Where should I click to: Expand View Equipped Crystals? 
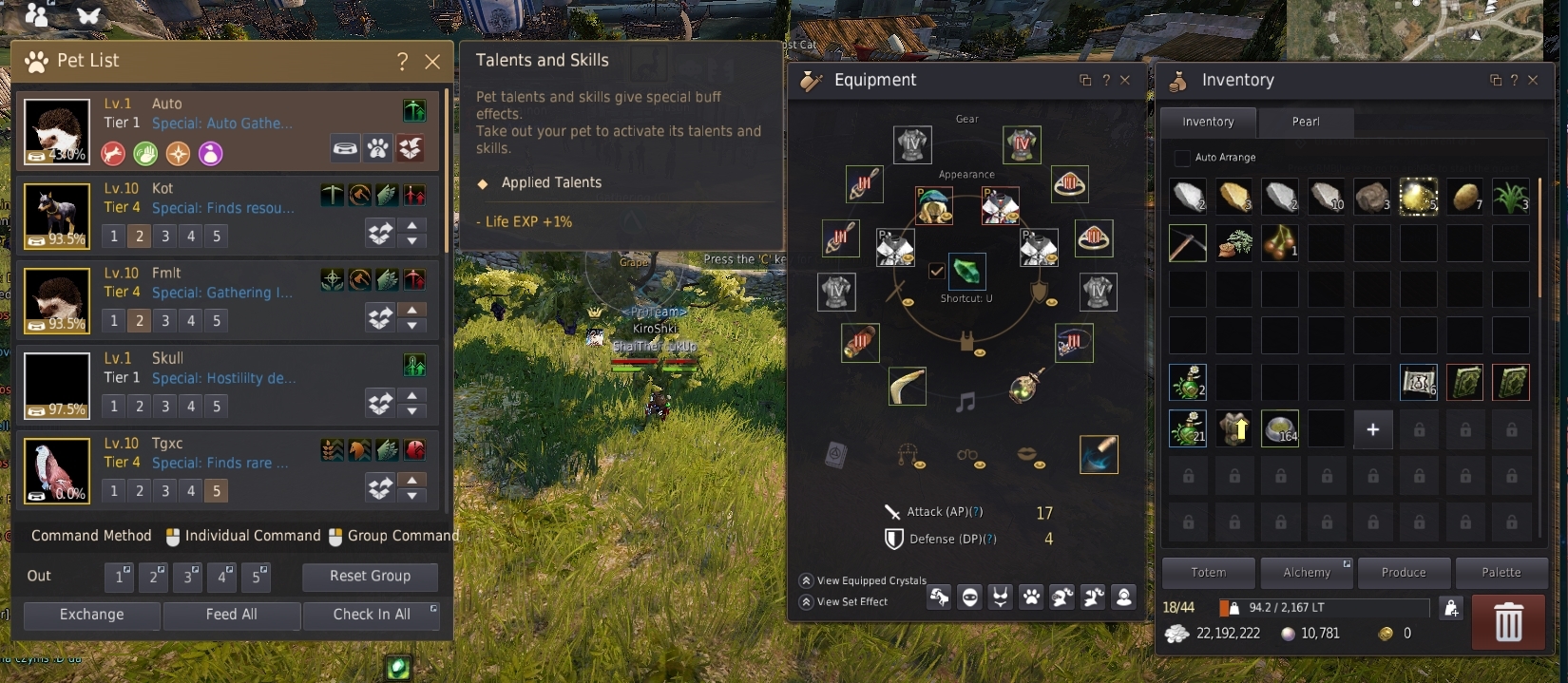coord(806,580)
